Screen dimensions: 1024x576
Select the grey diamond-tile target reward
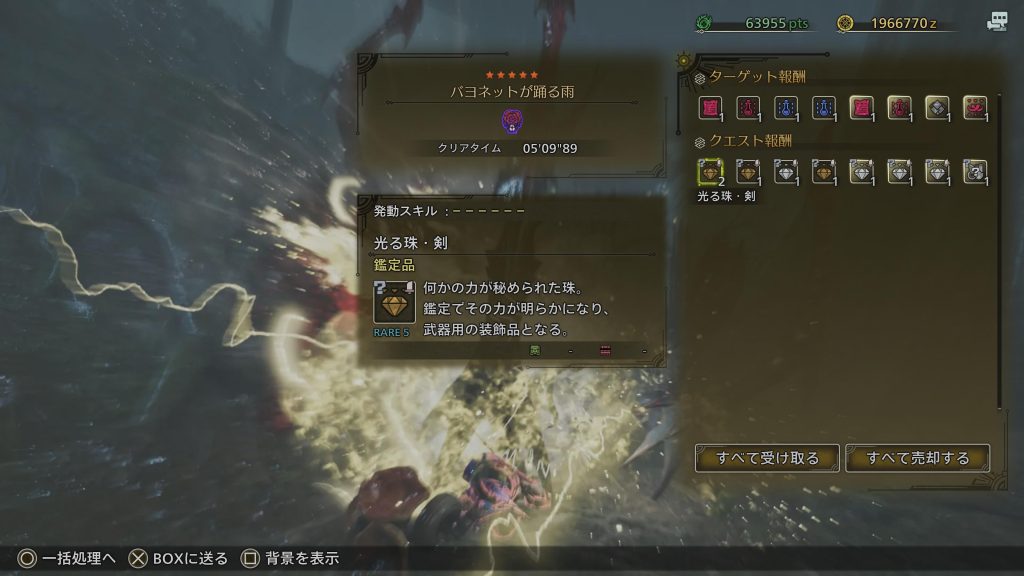[937, 107]
